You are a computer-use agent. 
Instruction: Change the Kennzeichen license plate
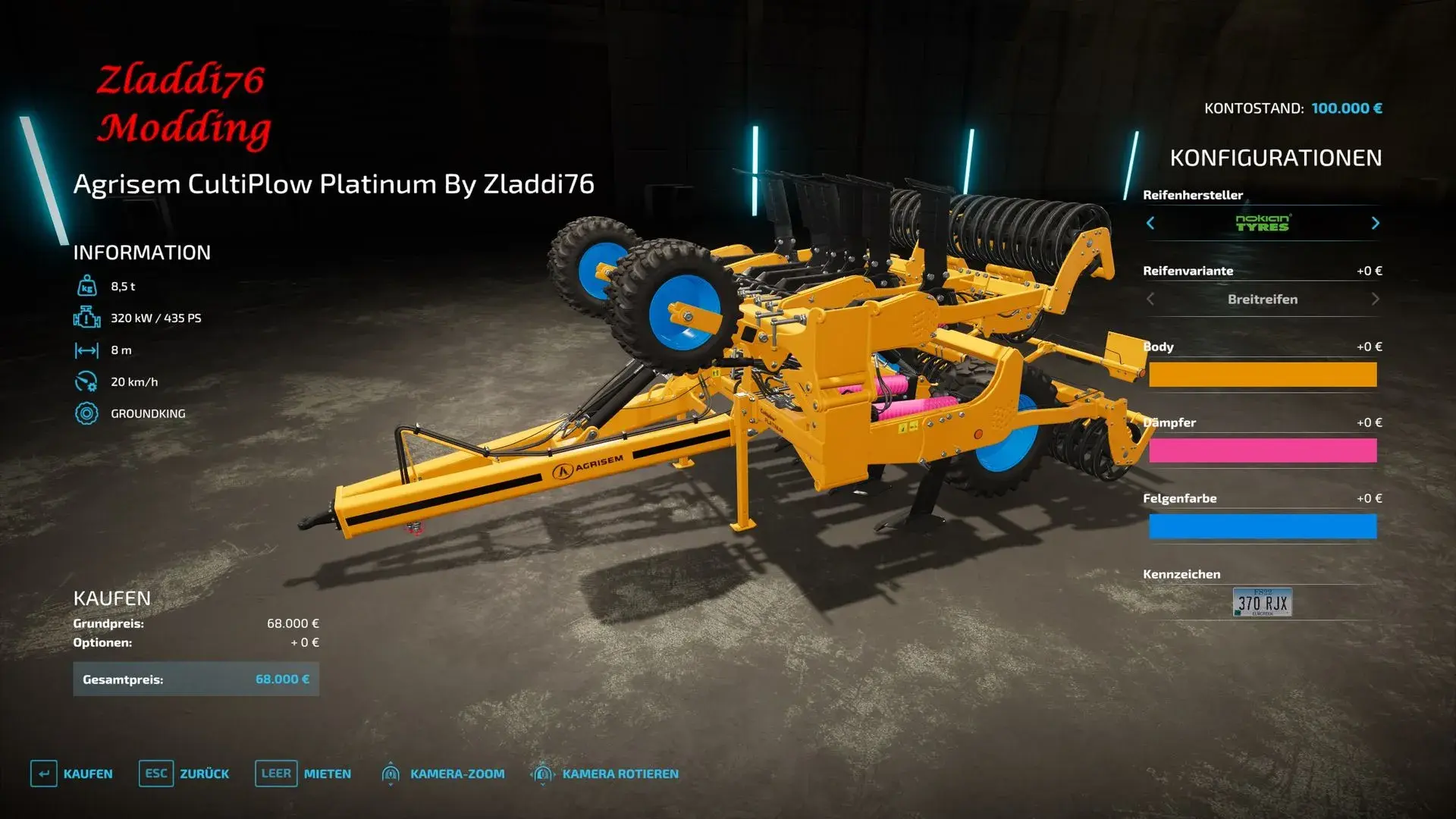[1262, 602]
